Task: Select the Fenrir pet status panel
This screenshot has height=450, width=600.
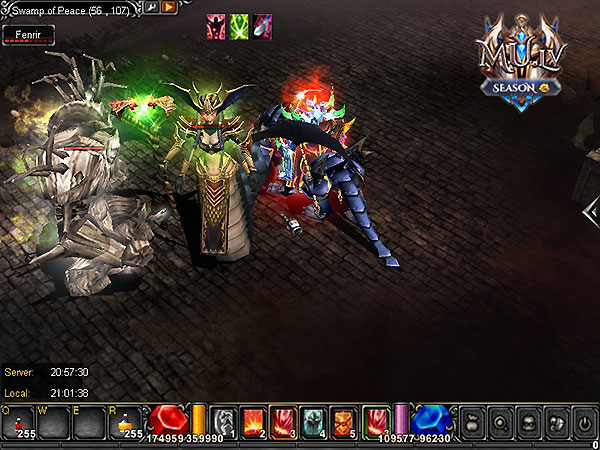Action: (28, 33)
